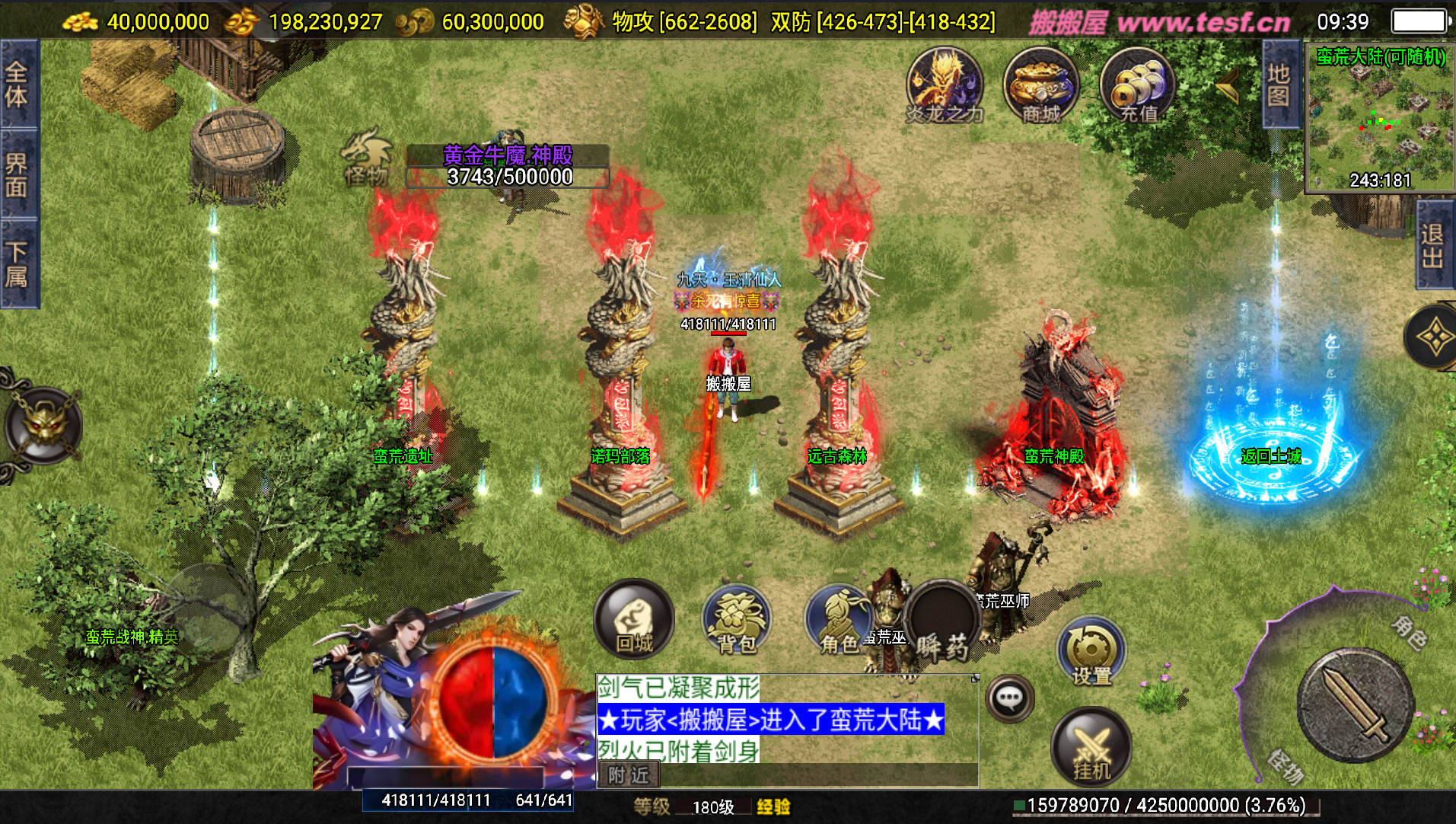Toggle 挂机 auto-battle mode
Image resolution: width=1456 pixels, height=824 pixels.
[1091, 746]
